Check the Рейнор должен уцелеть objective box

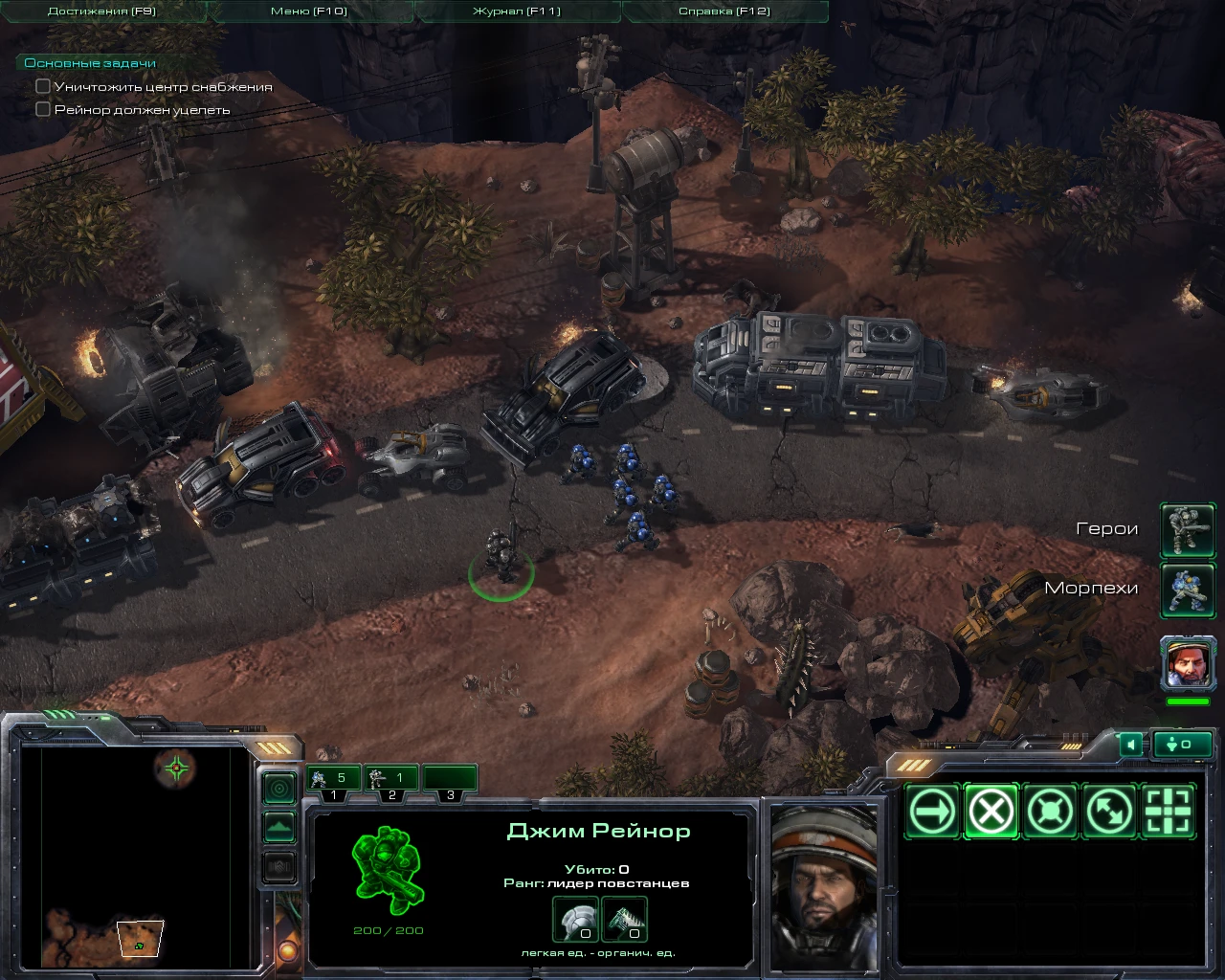pos(42,109)
